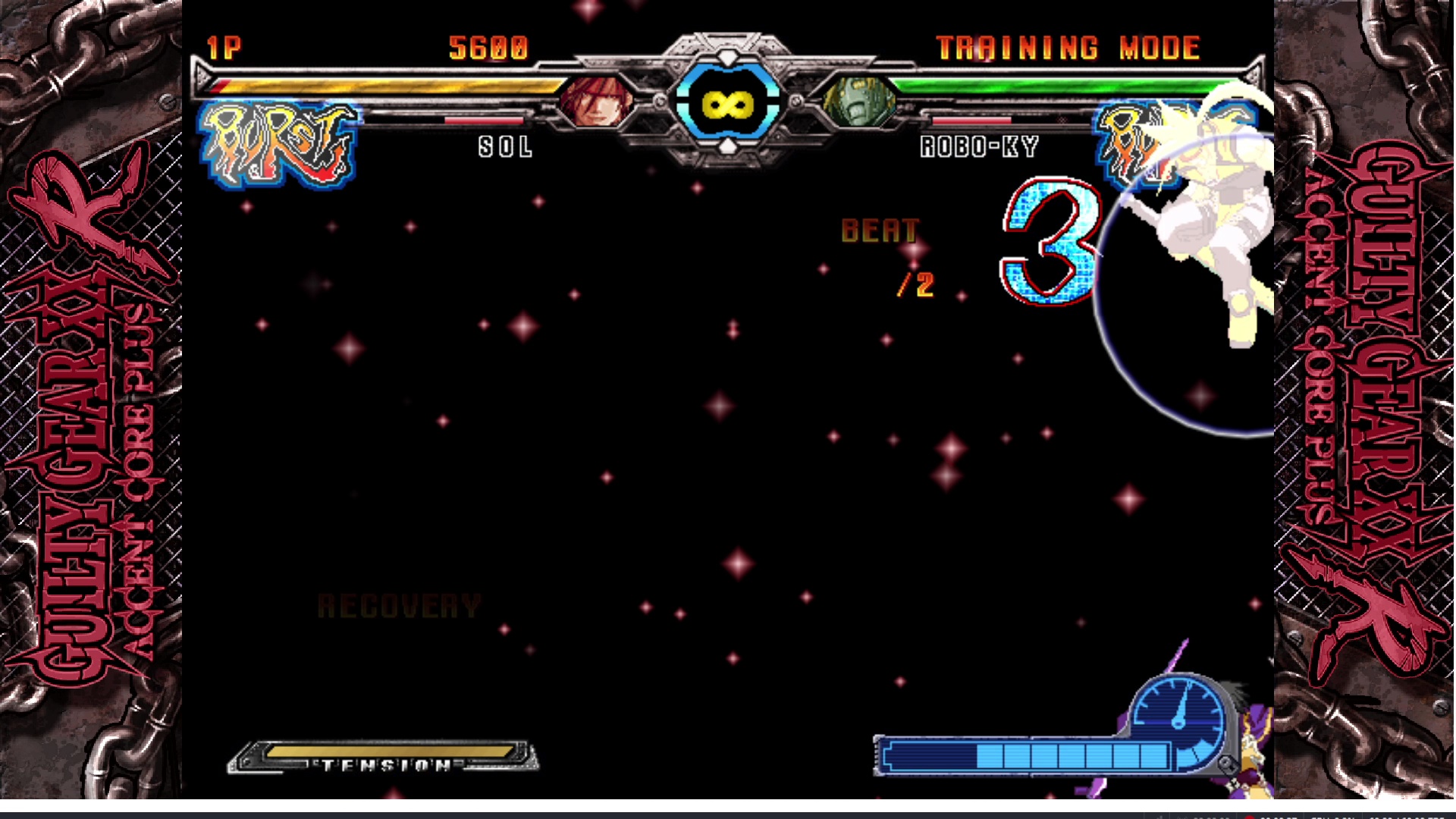
Task: Select Sol's character portrait in the HUD
Action: point(596,102)
